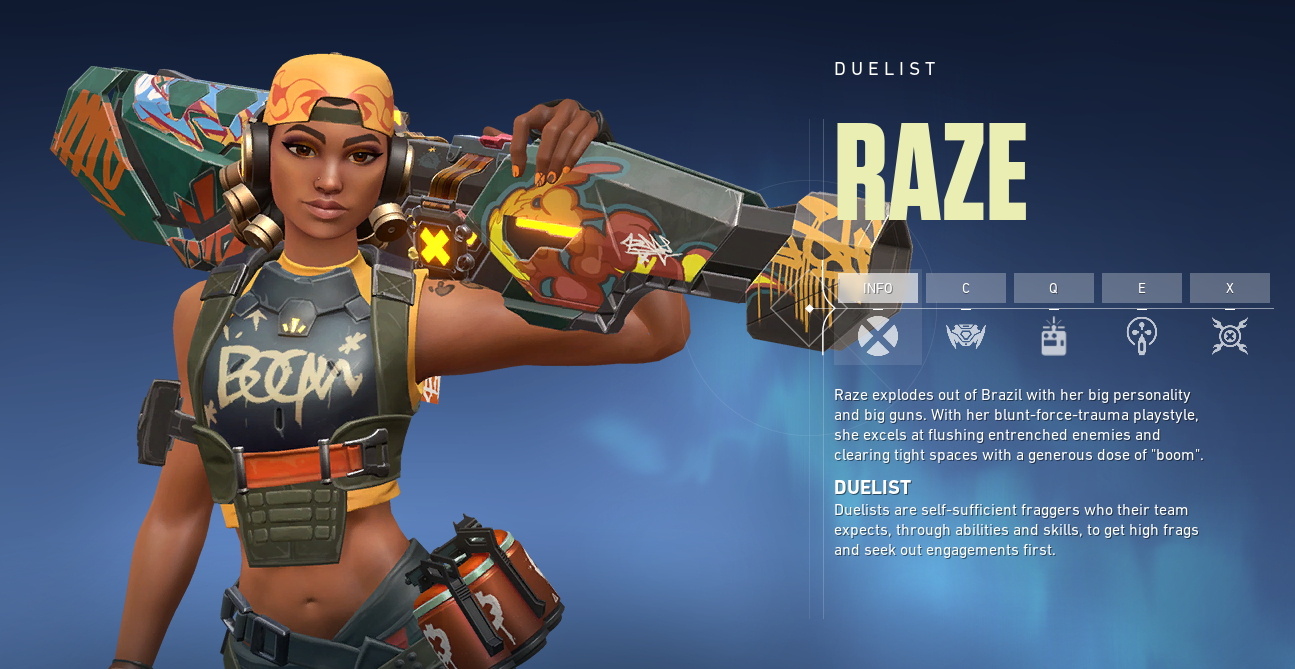Show the Paint Shells grenade icon
1295x669 pixels.
click(1141, 336)
